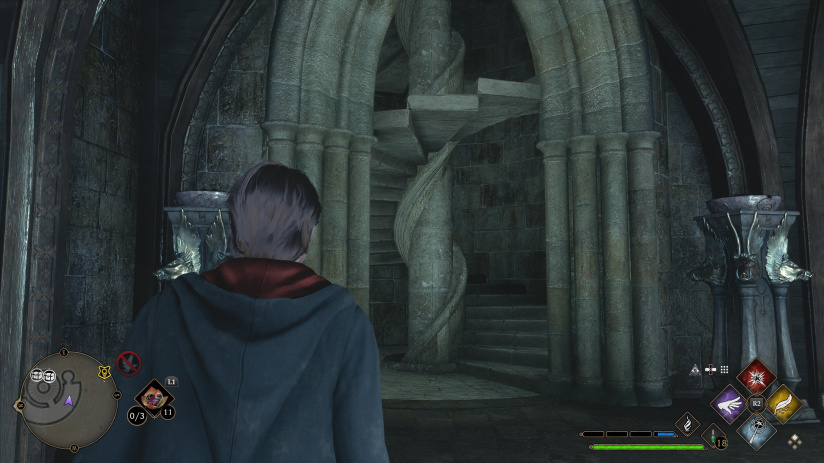
Task: Click the small dotted grid icon
Action: coord(724,369)
